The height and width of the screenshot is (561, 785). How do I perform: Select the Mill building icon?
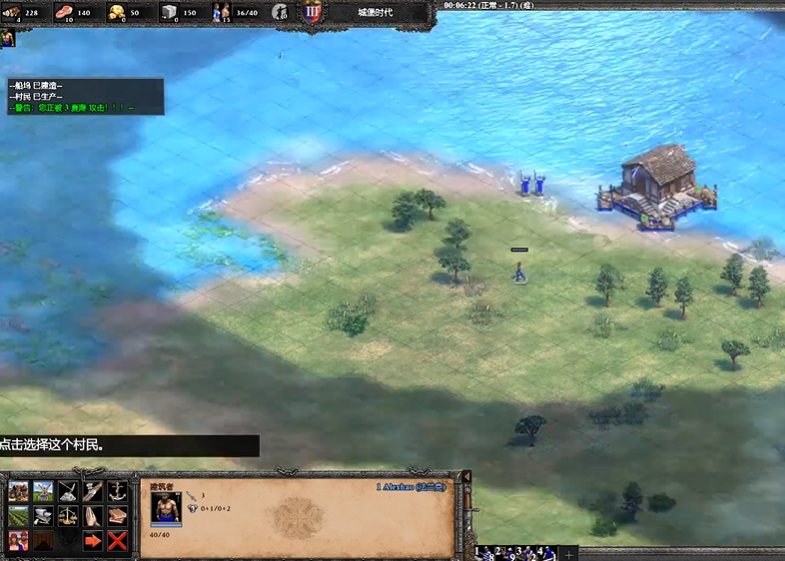click(43, 491)
